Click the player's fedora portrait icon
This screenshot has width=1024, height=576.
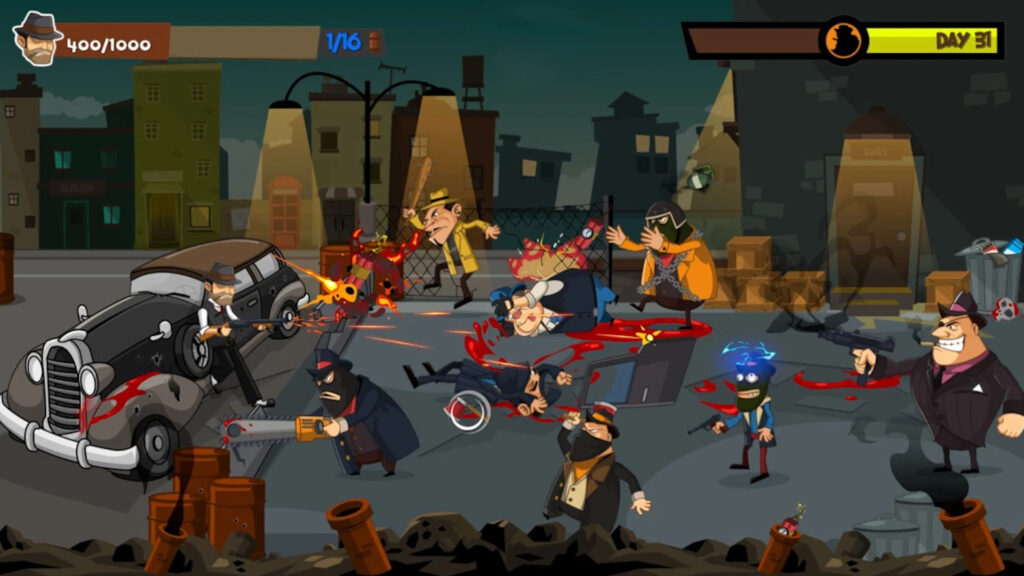(x=37, y=39)
